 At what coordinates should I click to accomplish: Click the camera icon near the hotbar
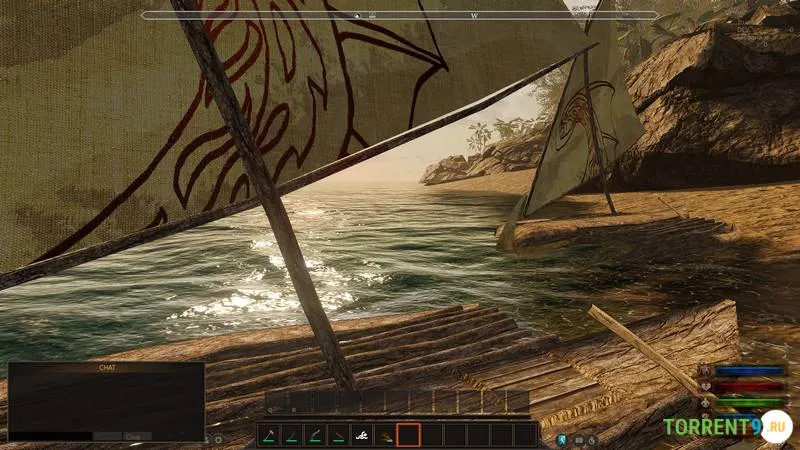577,438
